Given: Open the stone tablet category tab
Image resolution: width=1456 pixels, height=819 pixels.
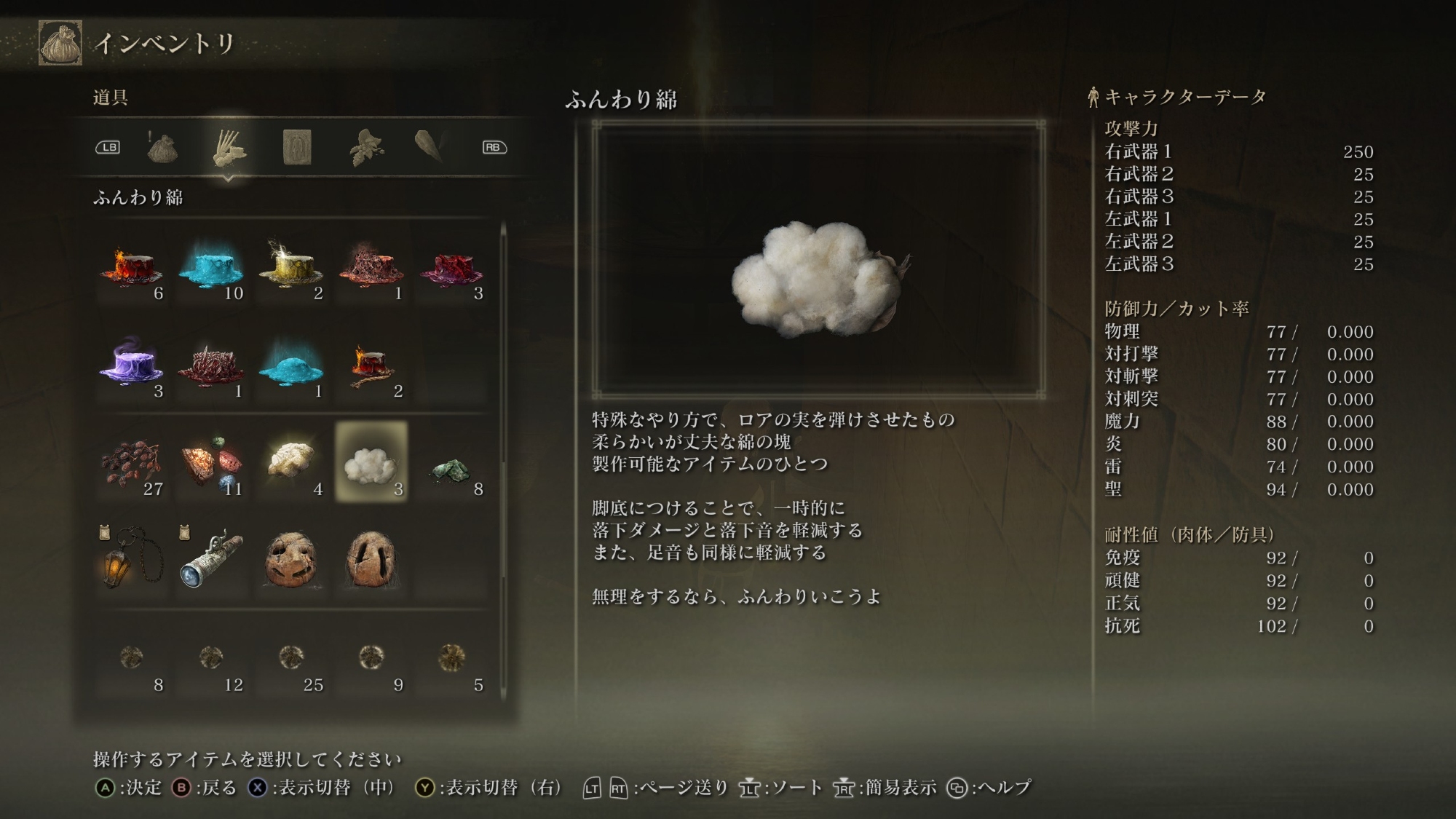Looking at the screenshot, I should (297, 148).
